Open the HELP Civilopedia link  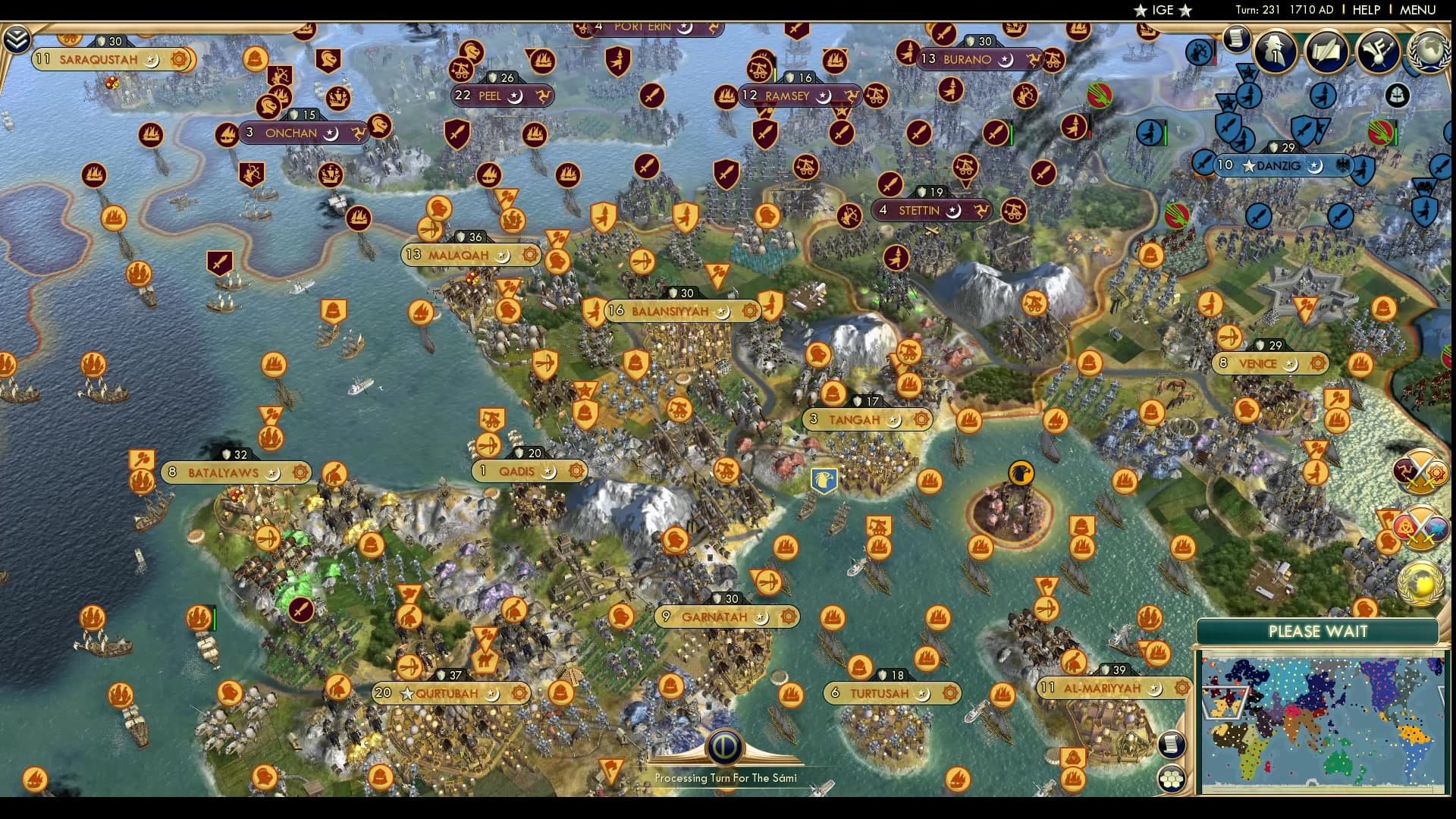tap(1366, 10)
